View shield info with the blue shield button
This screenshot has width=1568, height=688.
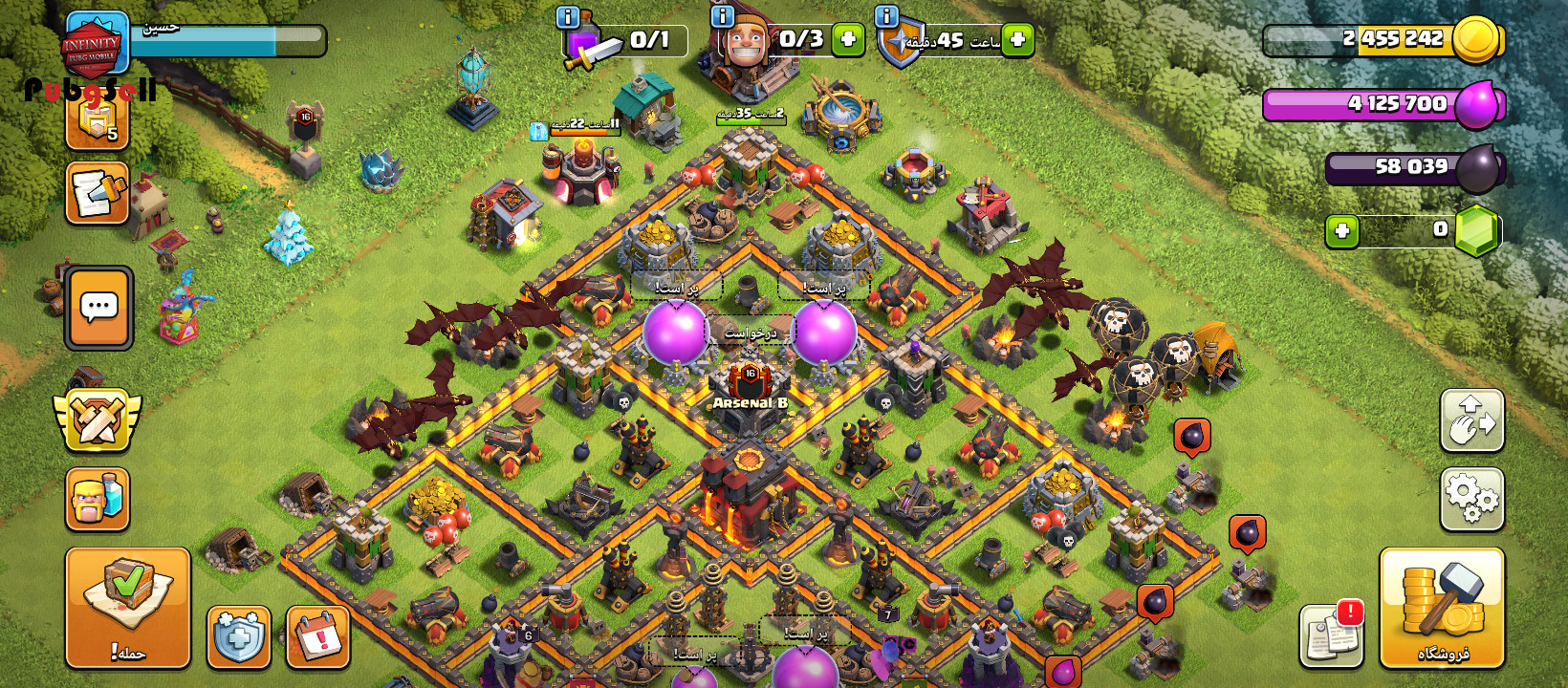click(239, 637)
